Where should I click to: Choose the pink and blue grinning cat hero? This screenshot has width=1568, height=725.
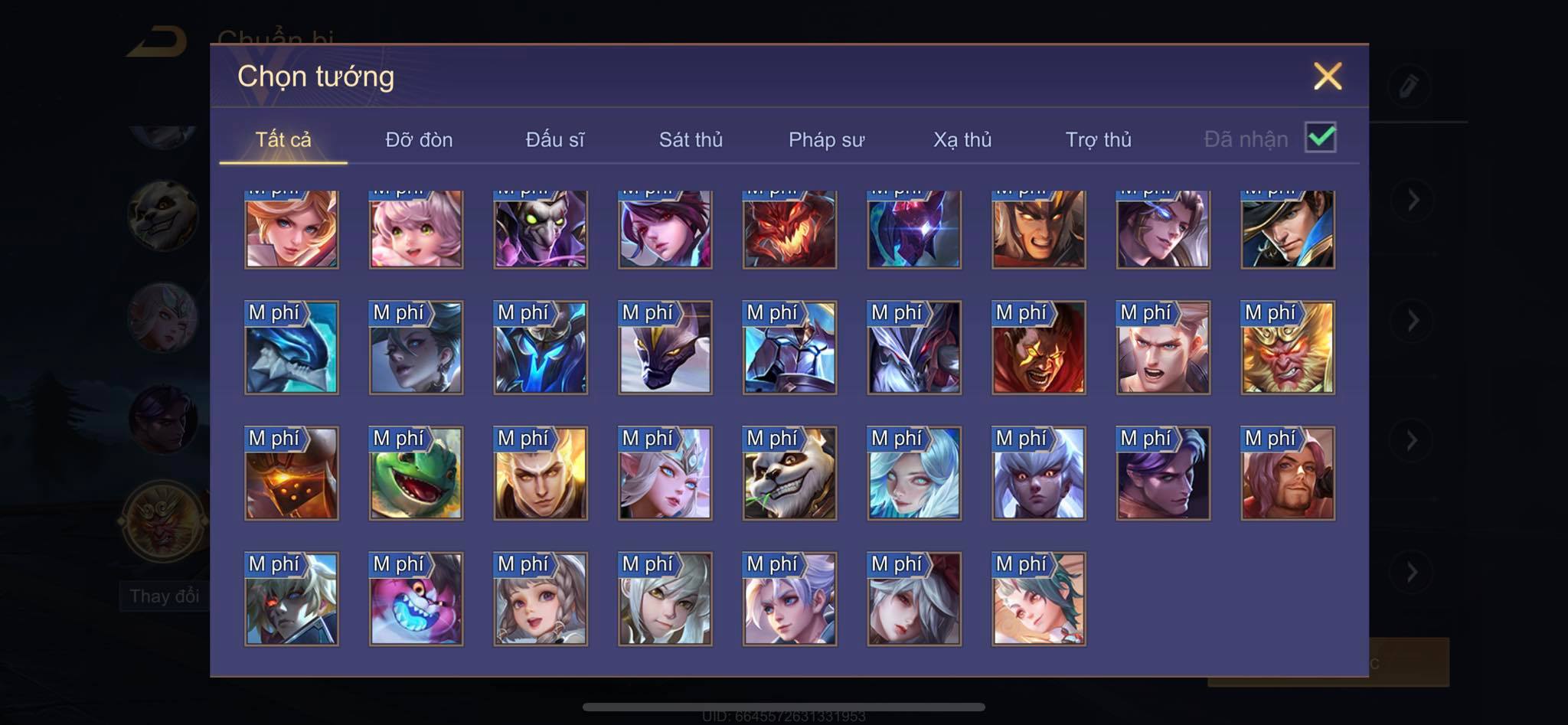(x=416, y=599)
